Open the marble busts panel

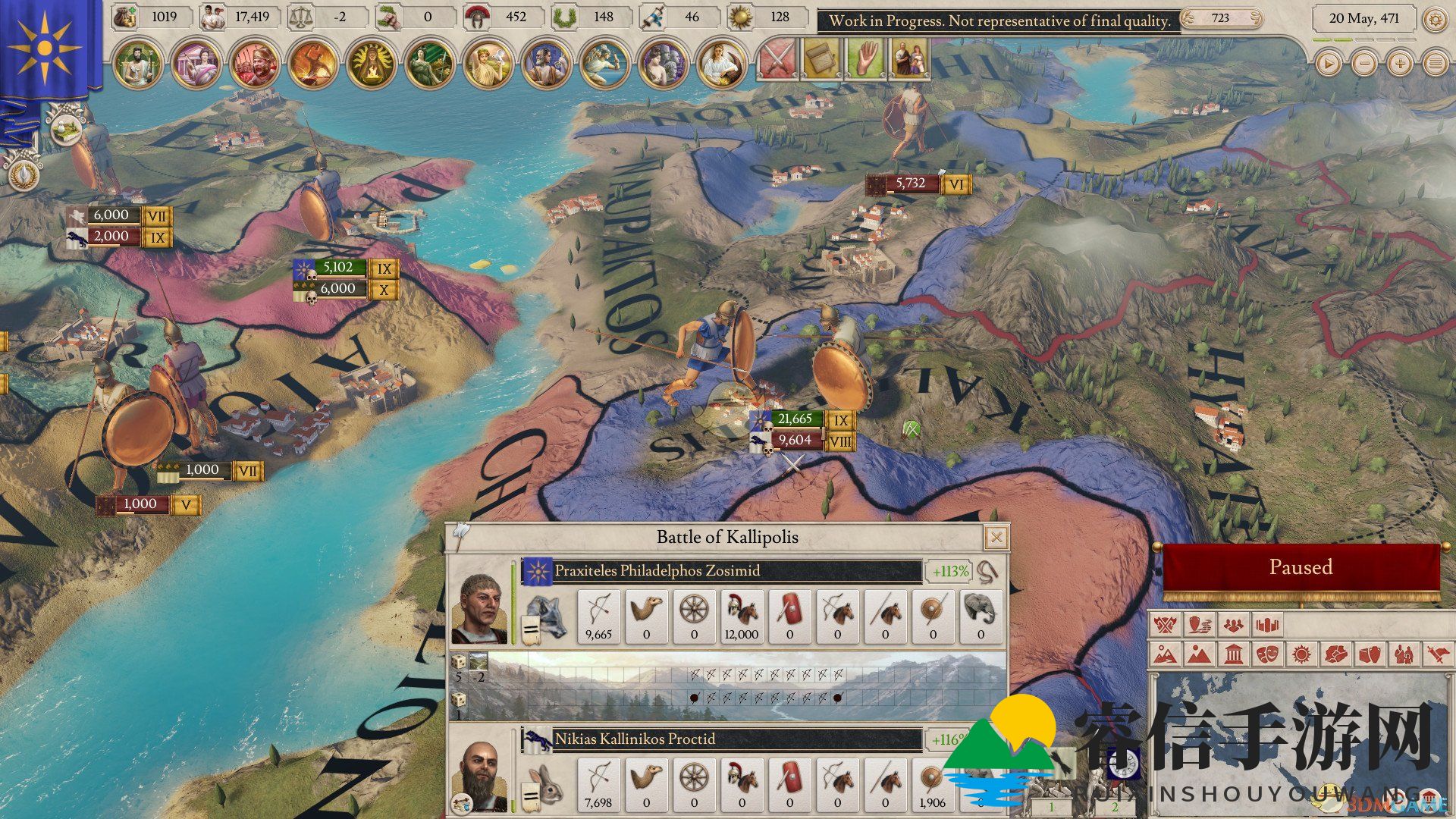pyautogui.click(x=663, y=64)
